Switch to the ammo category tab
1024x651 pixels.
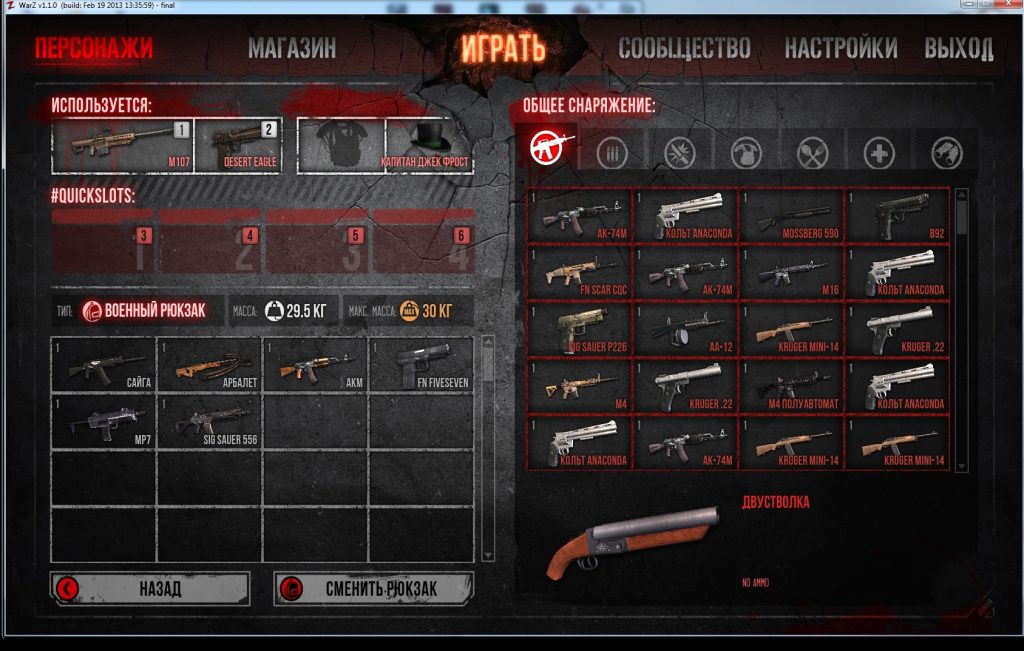click(612, 152)
